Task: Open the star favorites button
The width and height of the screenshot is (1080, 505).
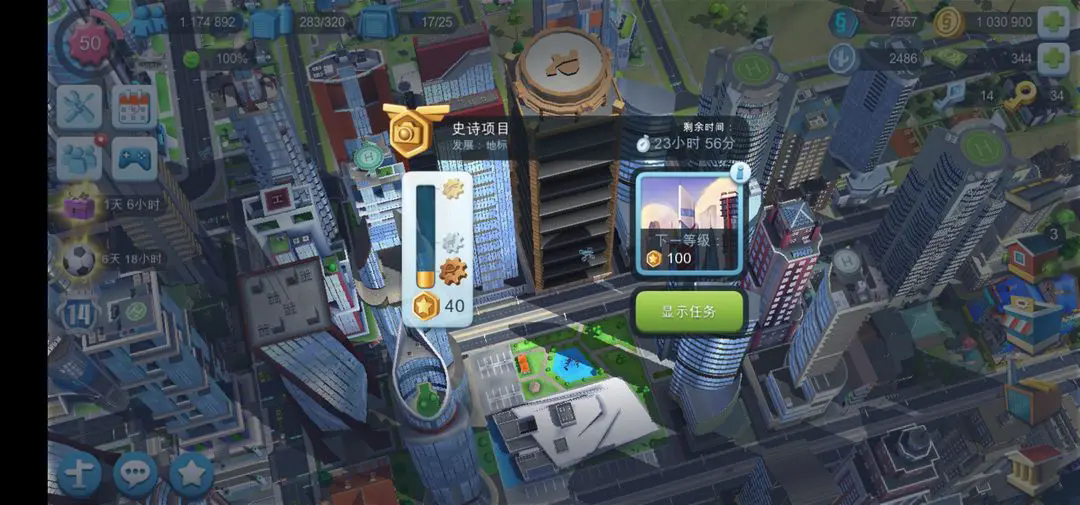Action: point(190,474)
